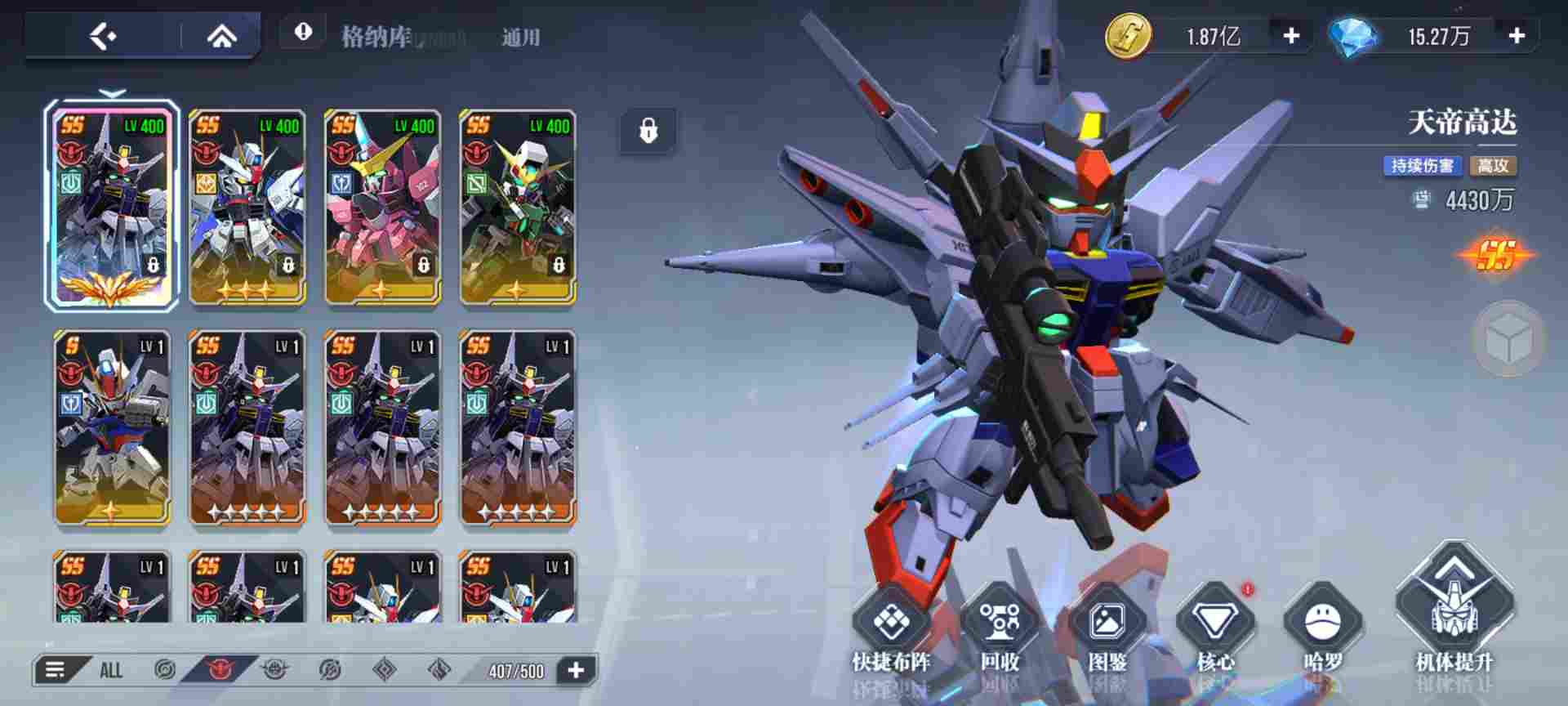
Task: Toggle the lock on the pink Gundam card
Action: [x=423, y=264]
